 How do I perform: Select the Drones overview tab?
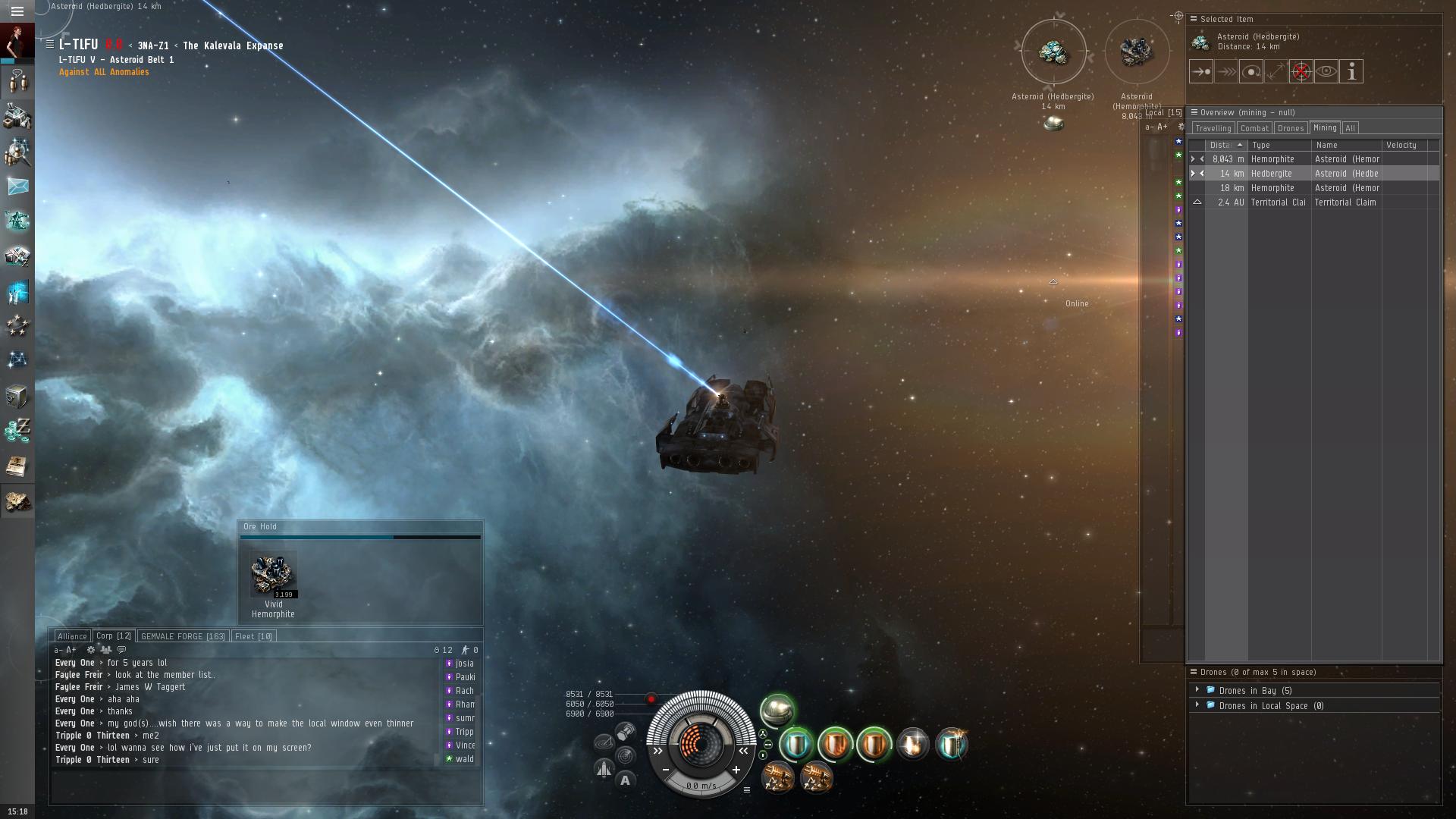point(1290,128)
